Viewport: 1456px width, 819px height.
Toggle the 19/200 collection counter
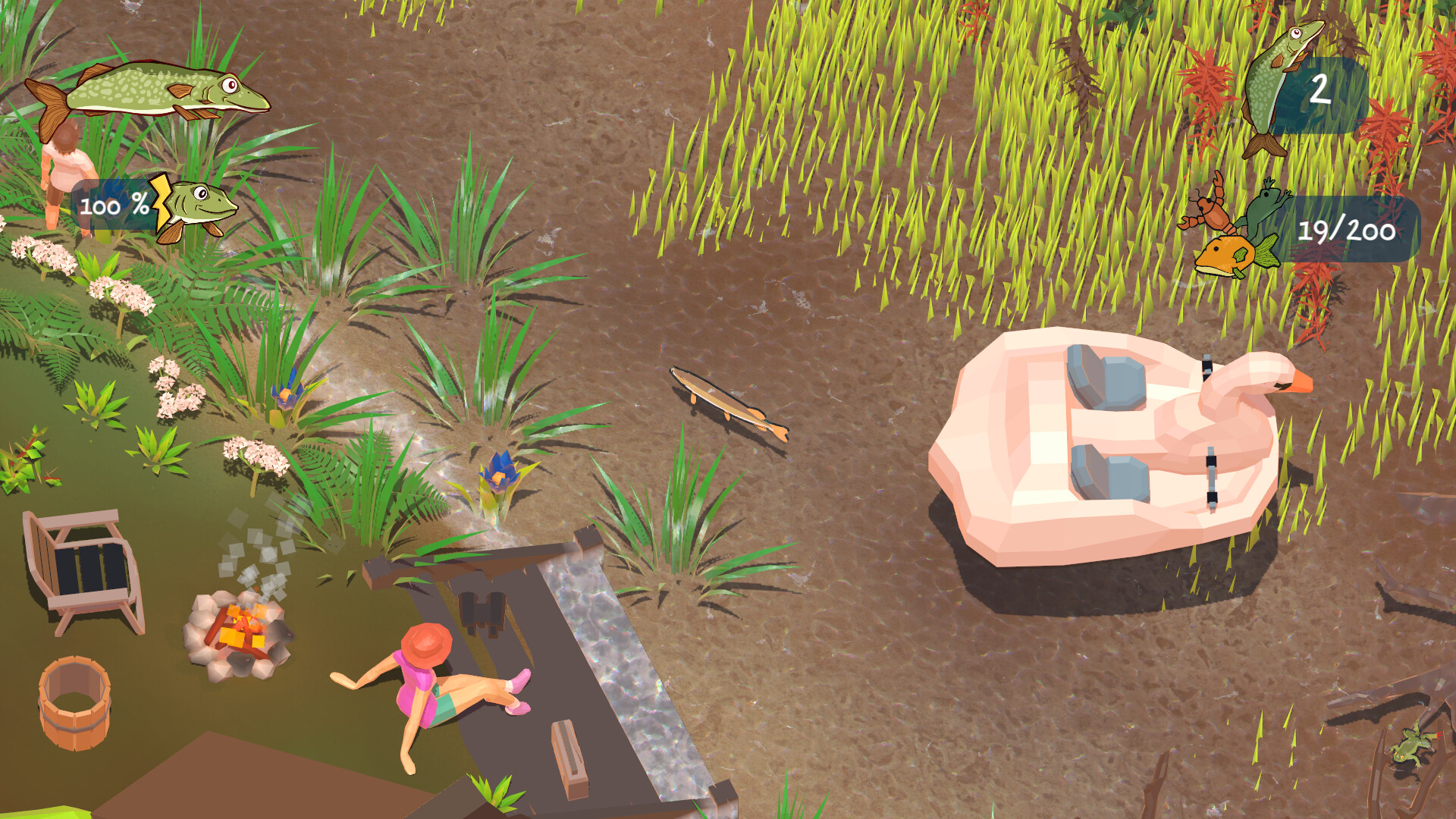[x=1346, y=231]
